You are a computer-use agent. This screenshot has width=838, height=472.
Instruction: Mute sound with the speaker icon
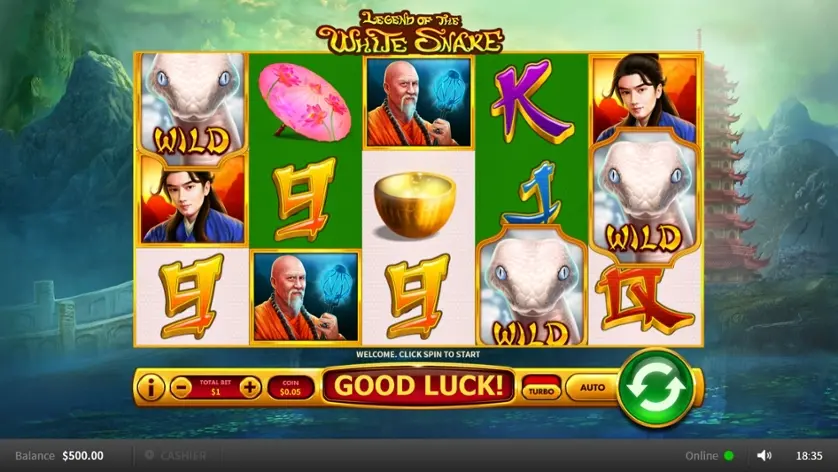pos(764,456)
